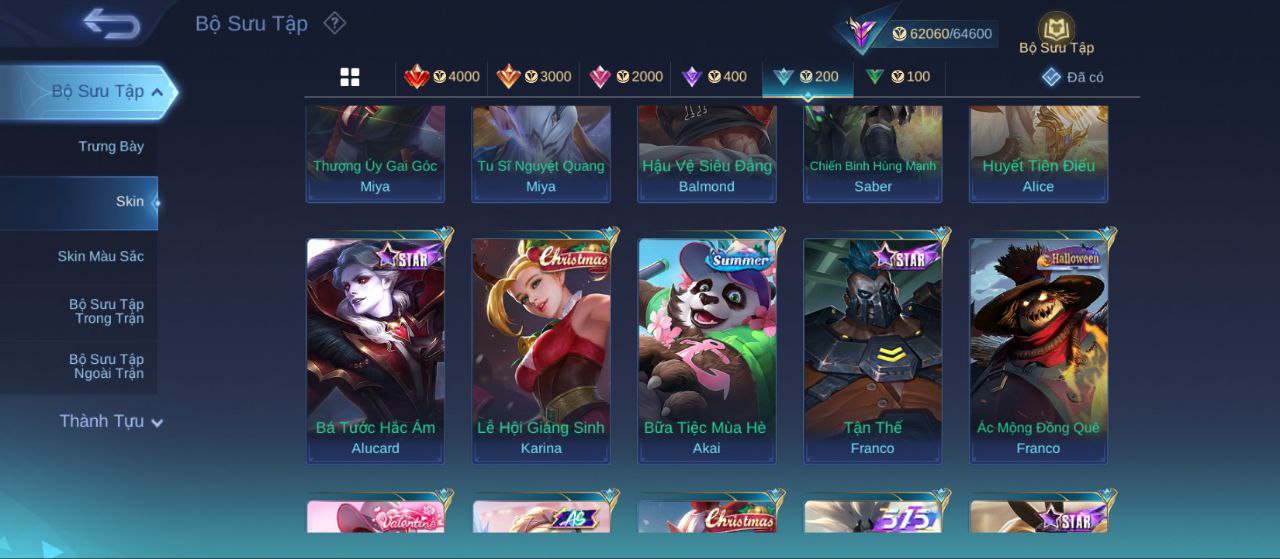
Task: Go back using the arrow button
Action: (x=111, y=23)
